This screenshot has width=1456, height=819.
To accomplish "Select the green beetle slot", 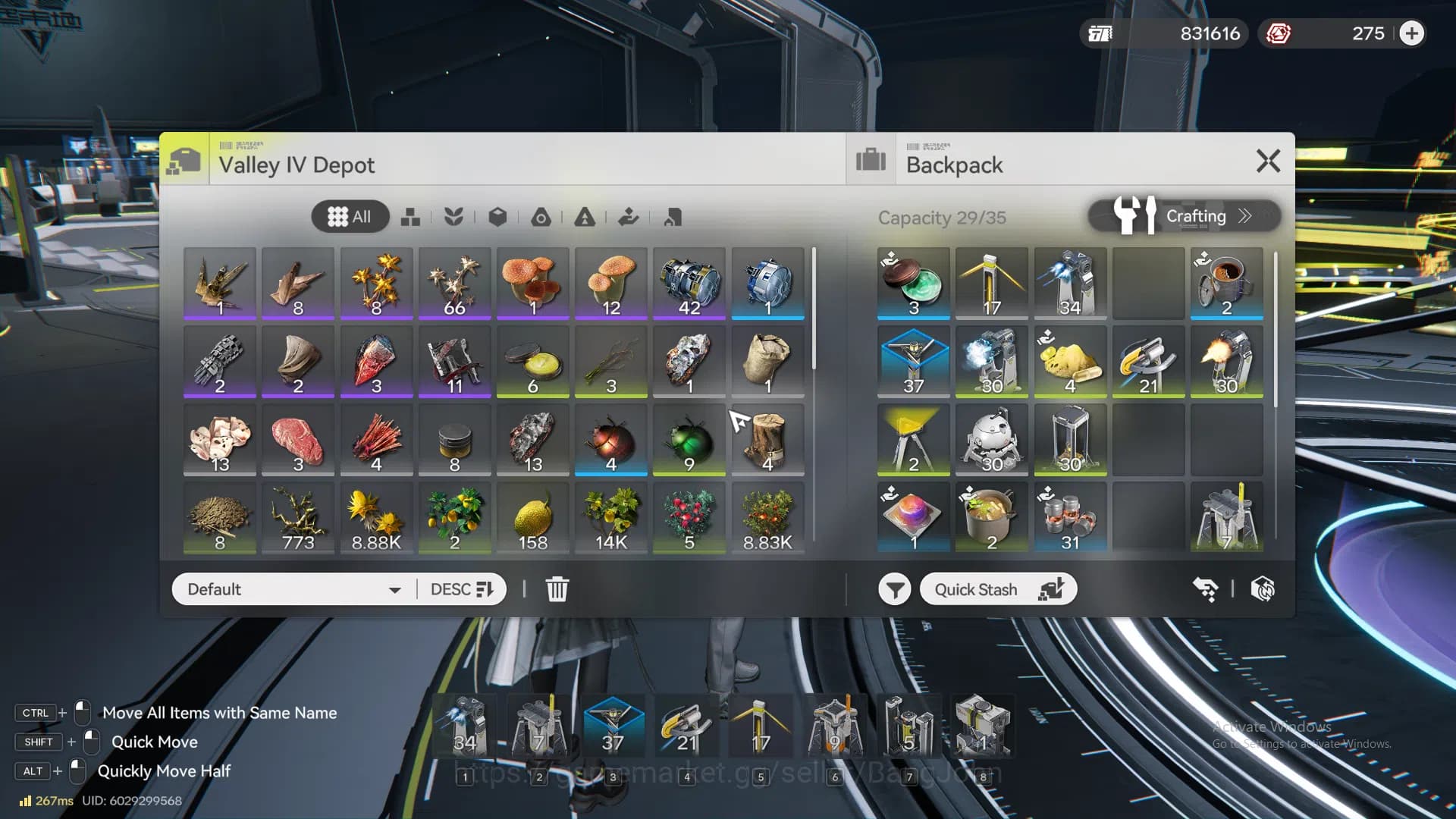I will coord(689,440).
